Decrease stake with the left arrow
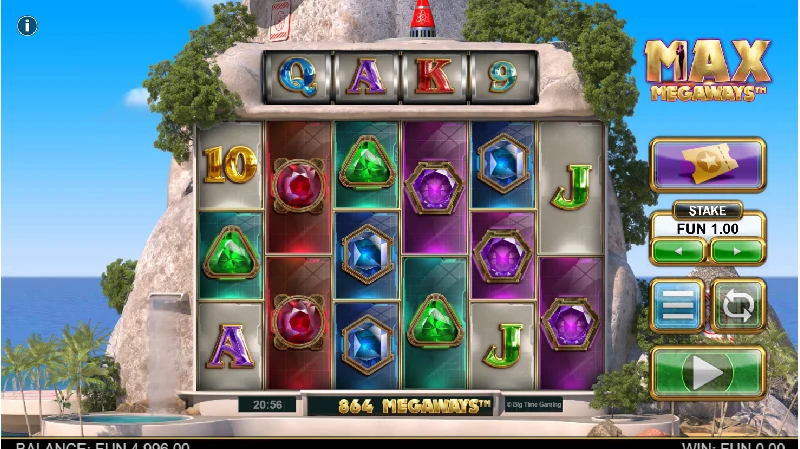 pyautogui.click(x=678, y=250)
